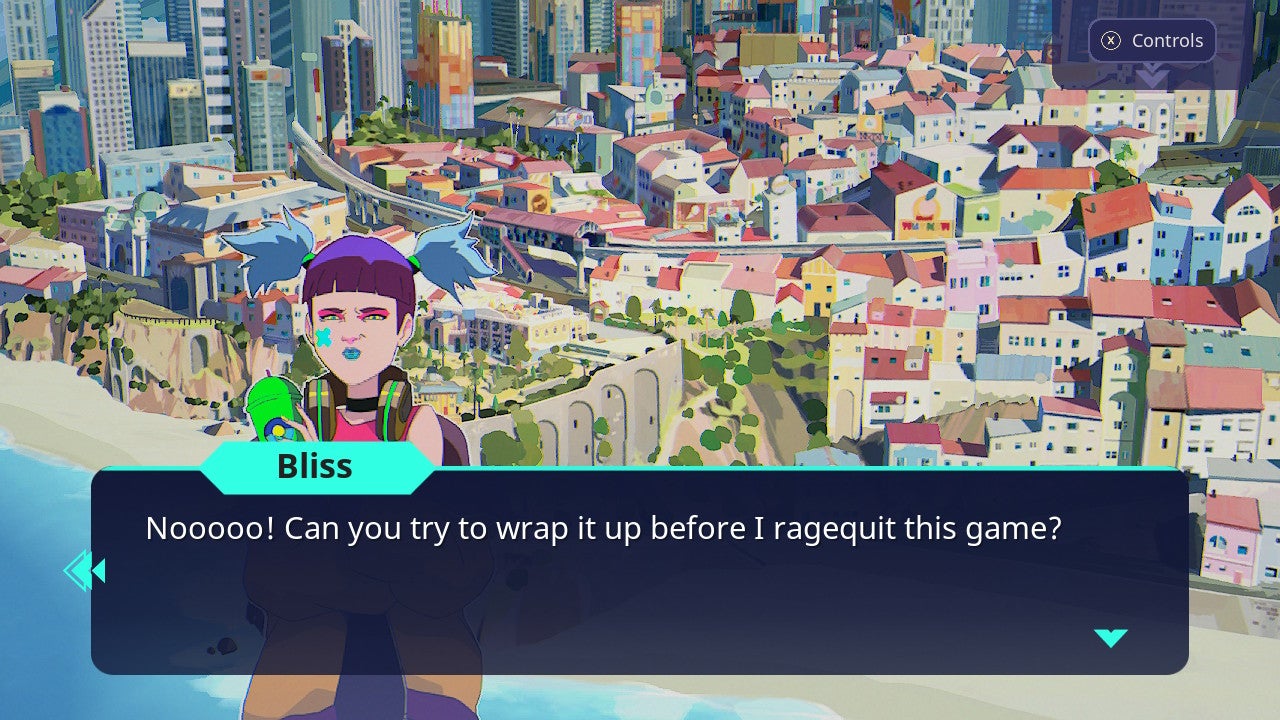Click the teal rewind chevrons to view dialogue history
The height and width of the screenshot is (720, 1280).
pyautogui.click(x=85, y=570)
